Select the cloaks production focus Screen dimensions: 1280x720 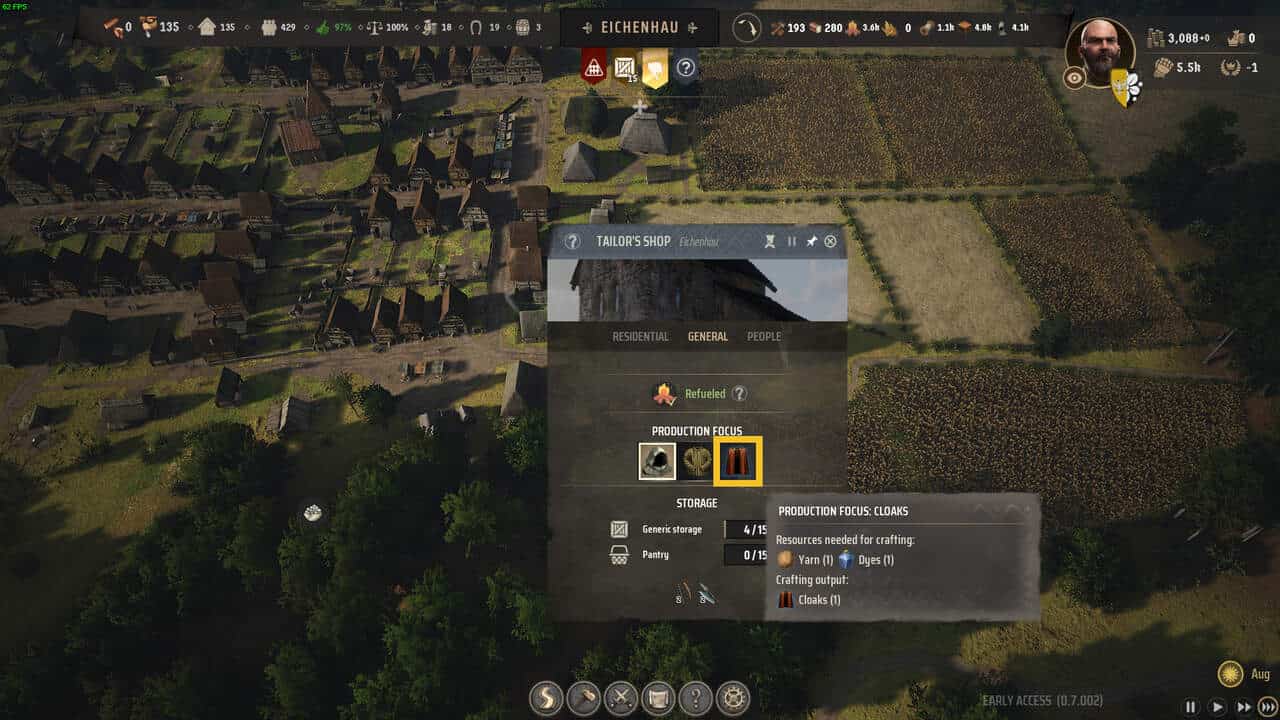click(x=740, y=461)
